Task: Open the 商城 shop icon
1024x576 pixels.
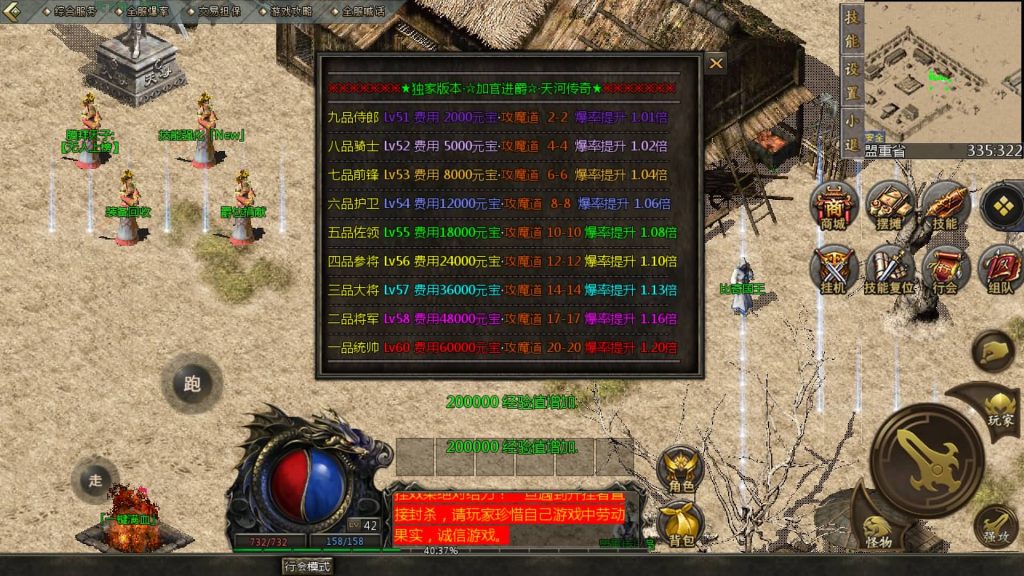Action: pyautogui.click(x=833, y=207)
